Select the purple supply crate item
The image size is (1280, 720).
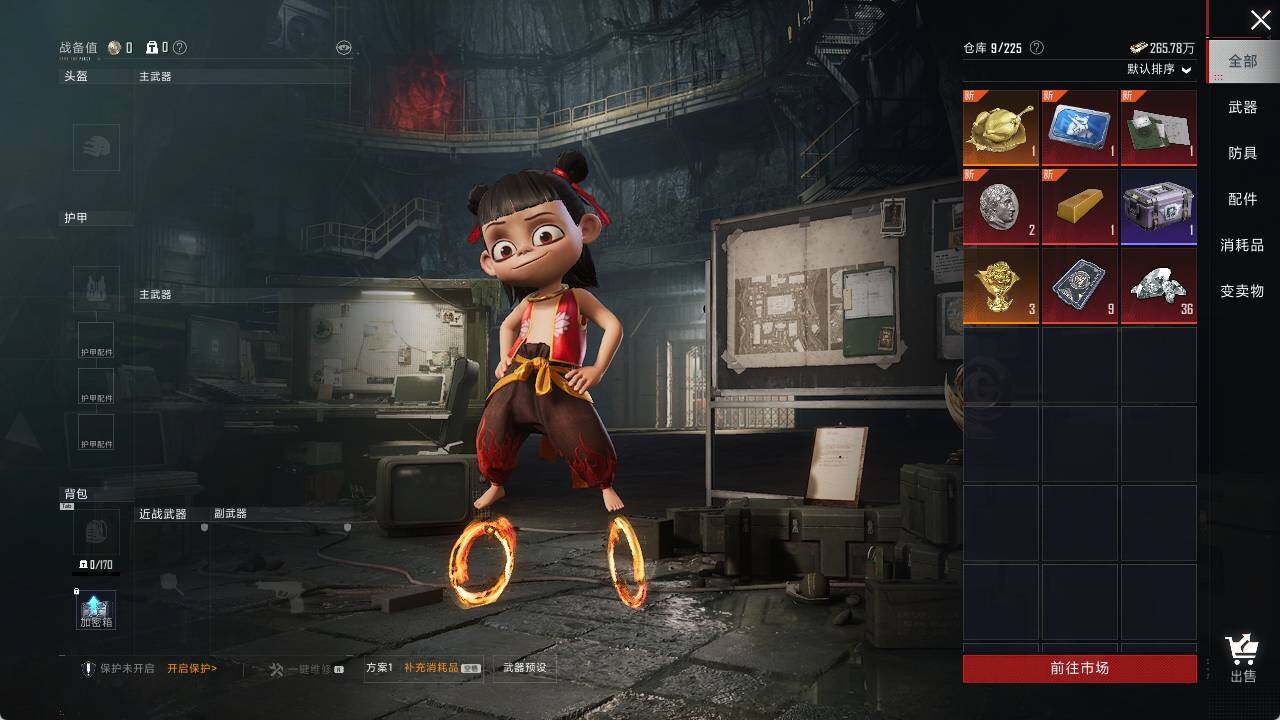(x=1158, y=206)
